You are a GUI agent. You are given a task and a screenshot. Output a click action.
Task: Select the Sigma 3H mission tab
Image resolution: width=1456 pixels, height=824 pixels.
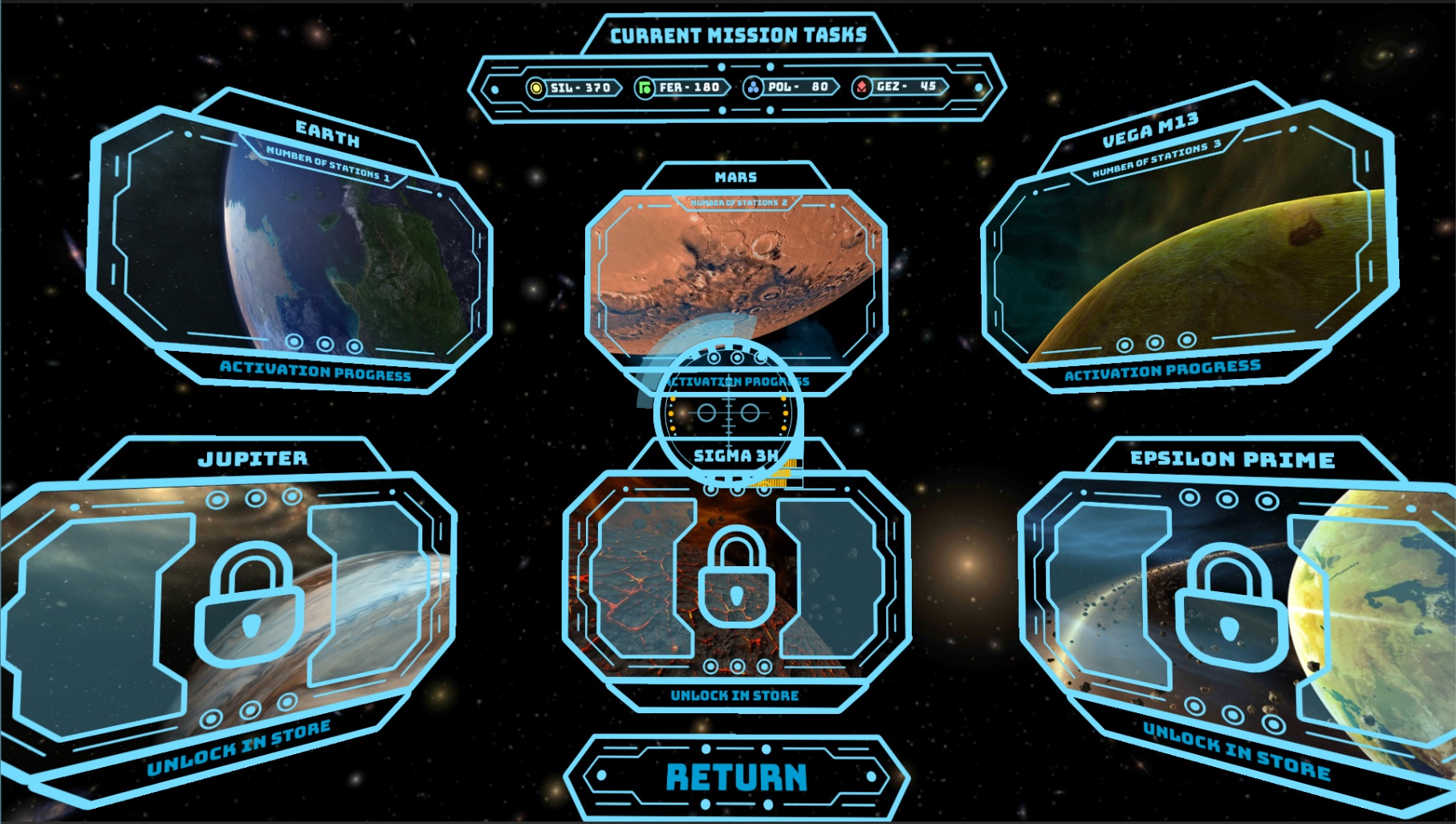click(734, 455)
